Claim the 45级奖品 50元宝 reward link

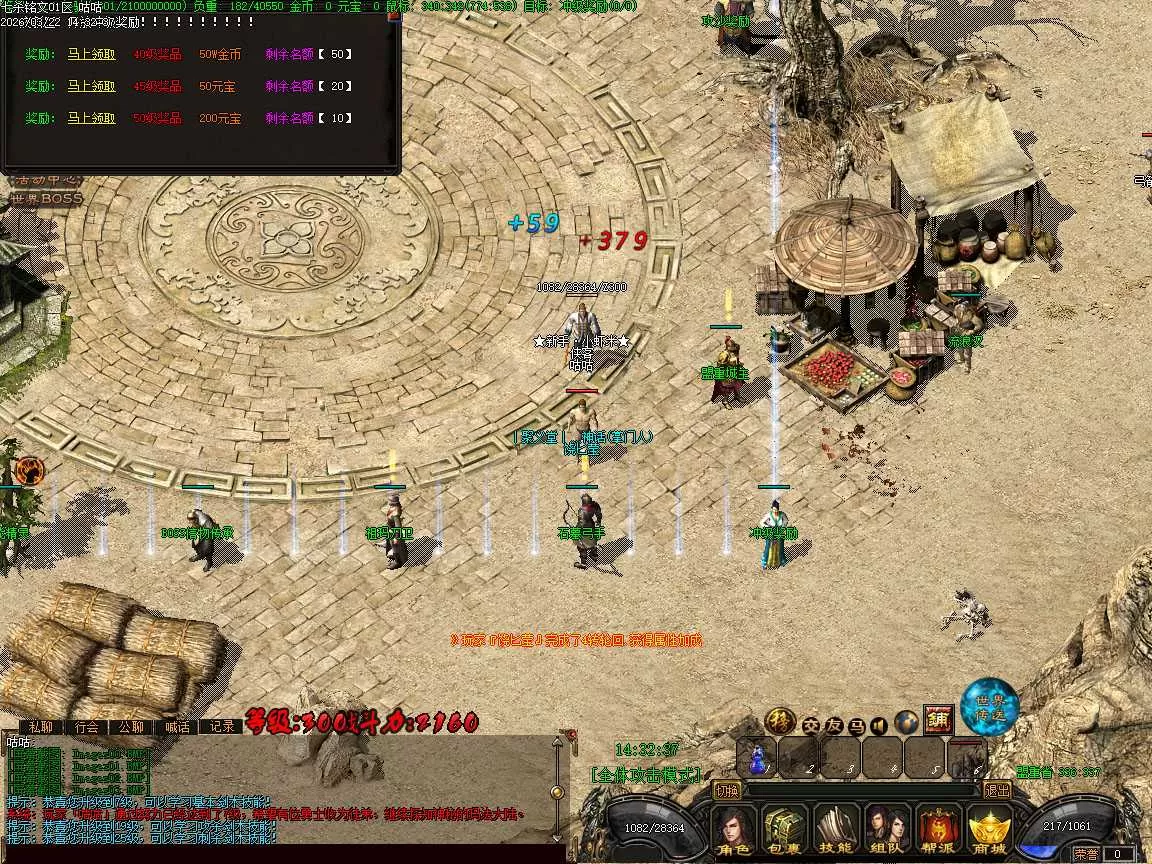pos(91,86)
